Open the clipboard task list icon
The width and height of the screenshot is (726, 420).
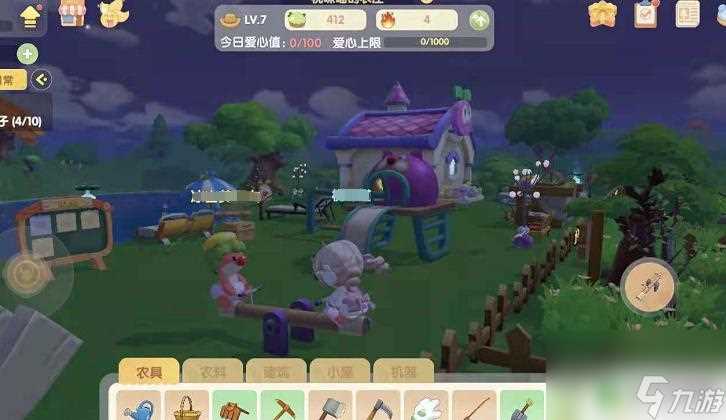(x=646, y=14)
